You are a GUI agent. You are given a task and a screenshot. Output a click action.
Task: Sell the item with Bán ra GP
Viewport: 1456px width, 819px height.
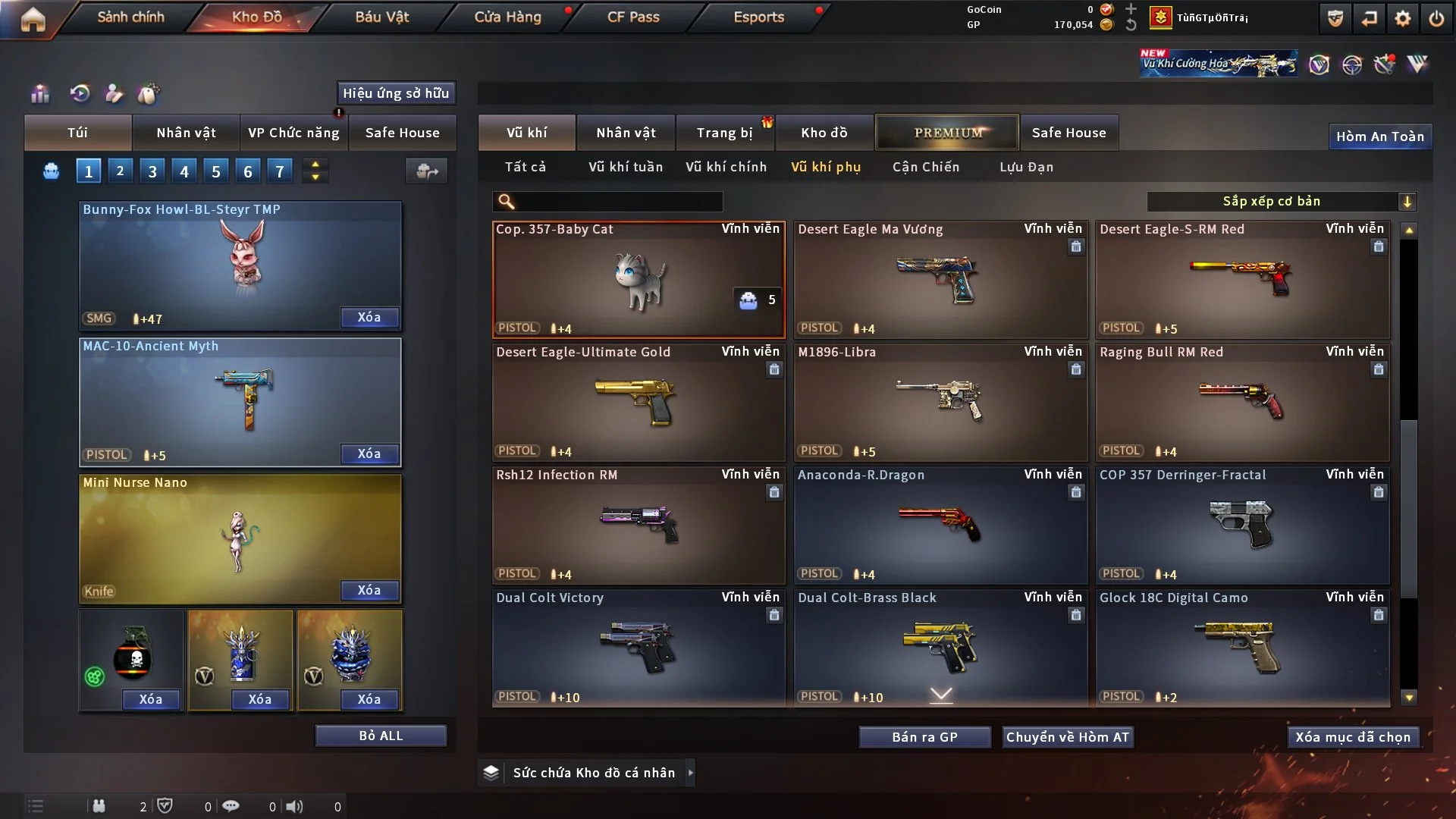pos(924,737)
